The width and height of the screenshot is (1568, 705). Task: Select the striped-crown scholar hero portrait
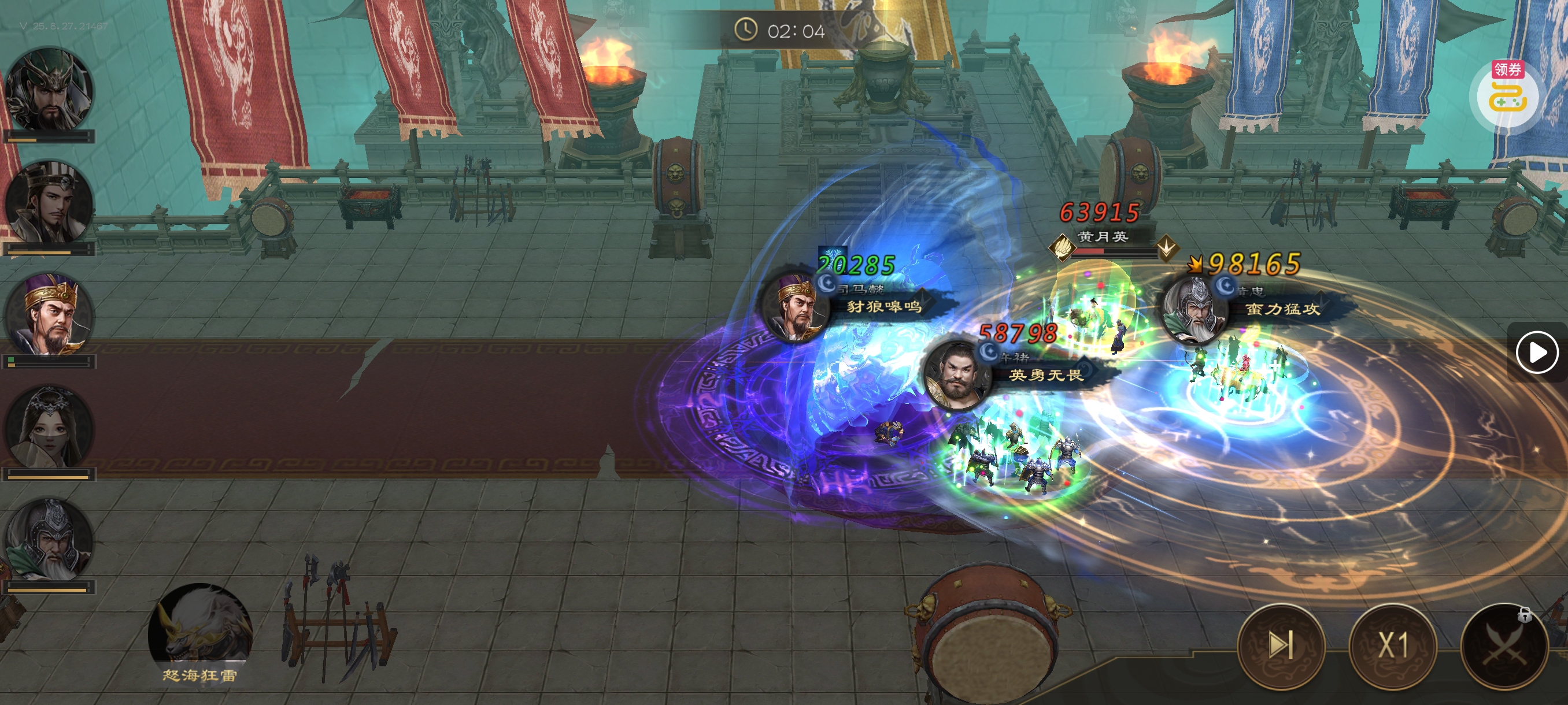[x=50, y=204]
